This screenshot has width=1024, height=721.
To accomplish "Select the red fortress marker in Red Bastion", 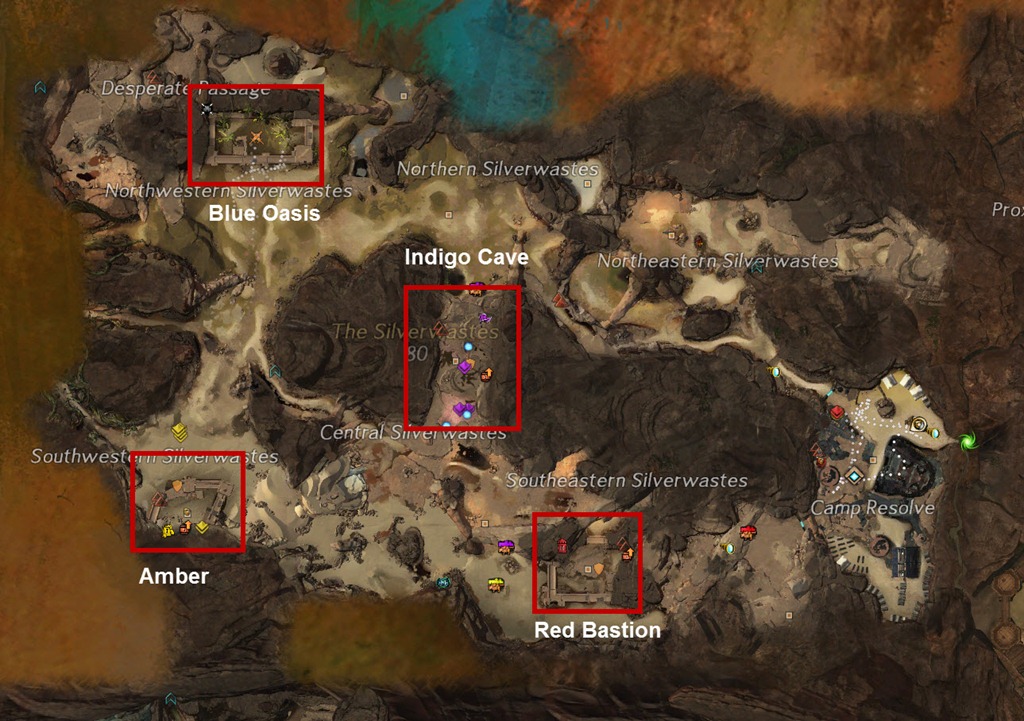I will (563, 545).
